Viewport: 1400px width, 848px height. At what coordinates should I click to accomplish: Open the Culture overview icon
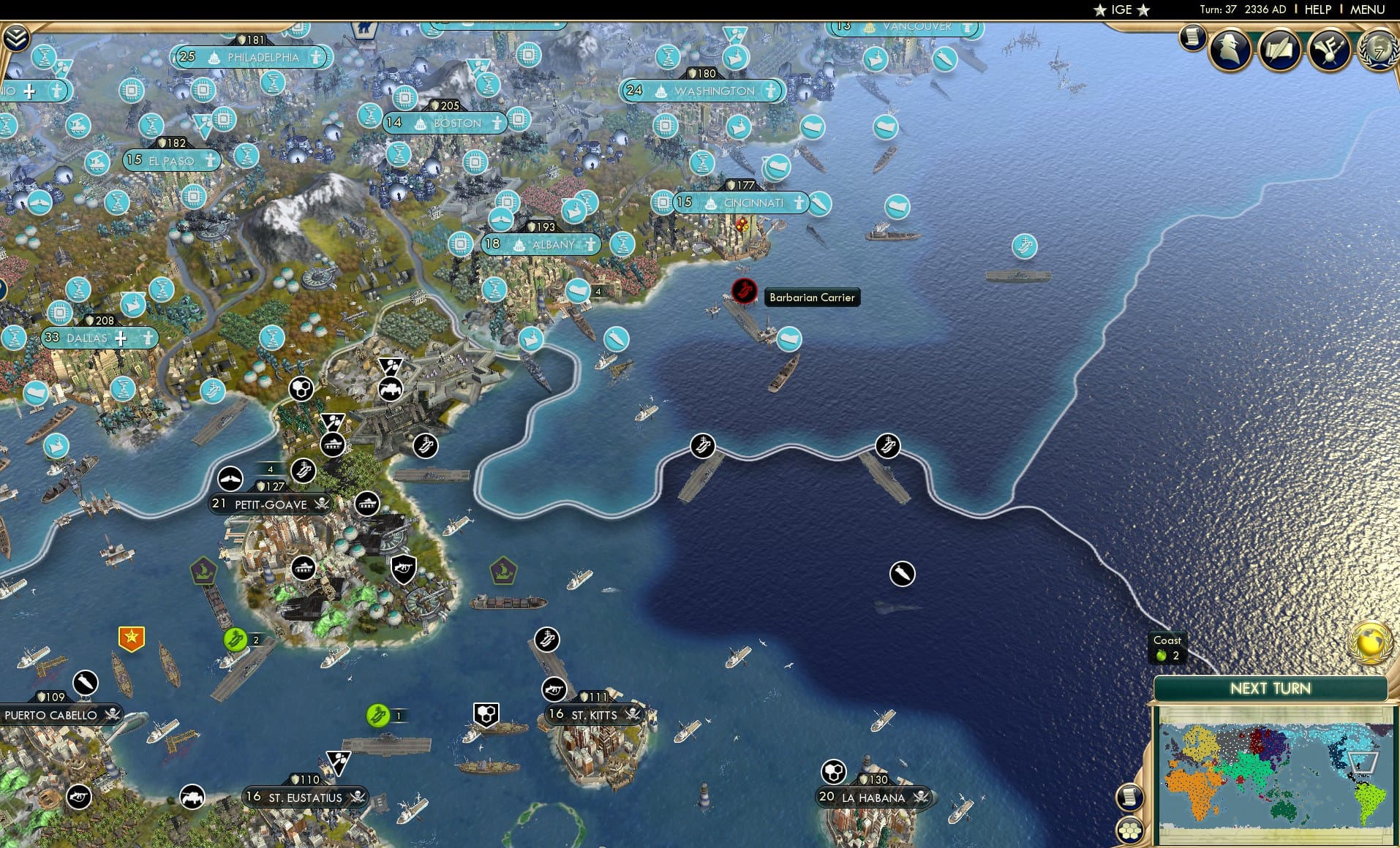1330,49
